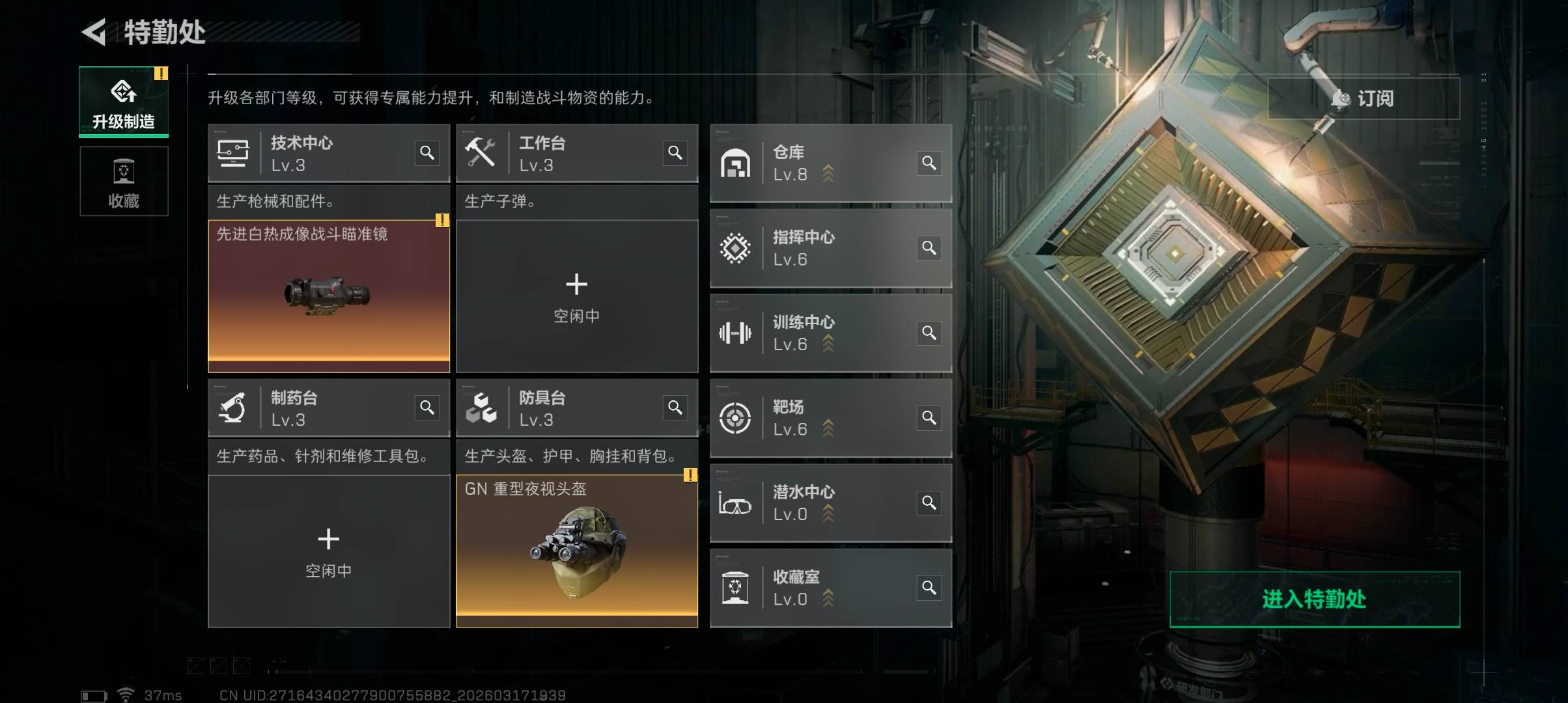
Task: Claim the GN 重型夜视头盔
Action: (x=576, y=551)
